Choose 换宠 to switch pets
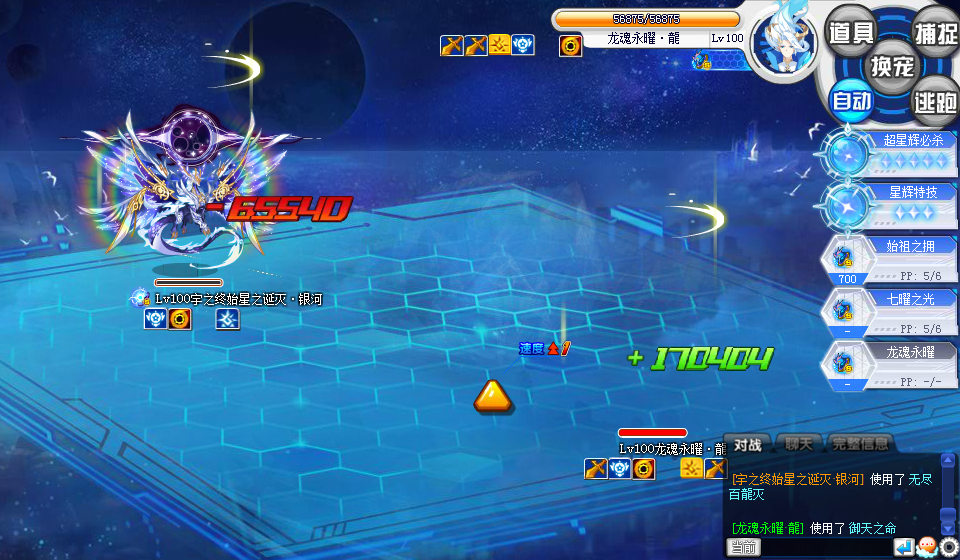 click(892, 66)
